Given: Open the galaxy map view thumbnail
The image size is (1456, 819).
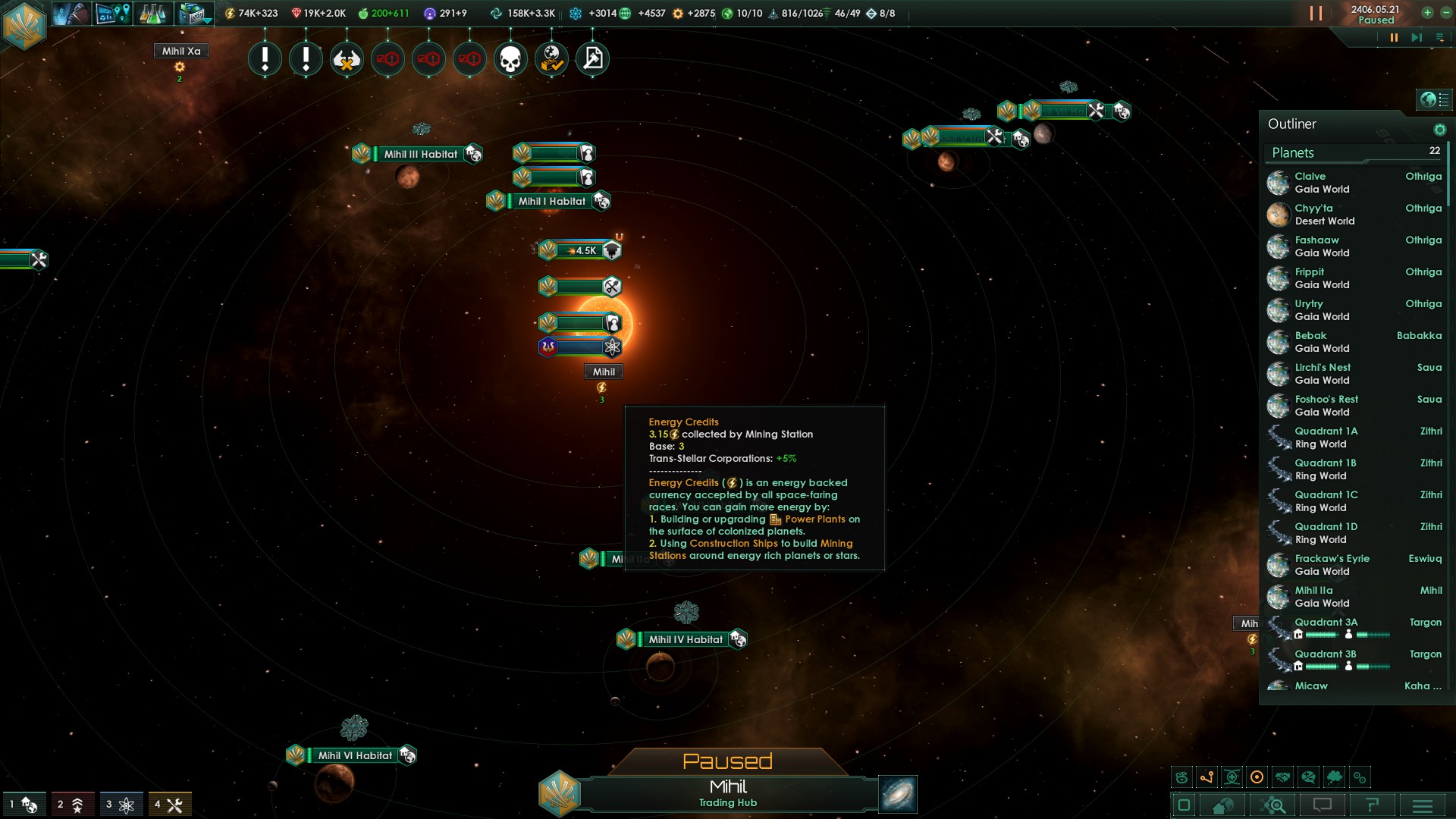Looking at the screenshot, I should click(898, 794).
